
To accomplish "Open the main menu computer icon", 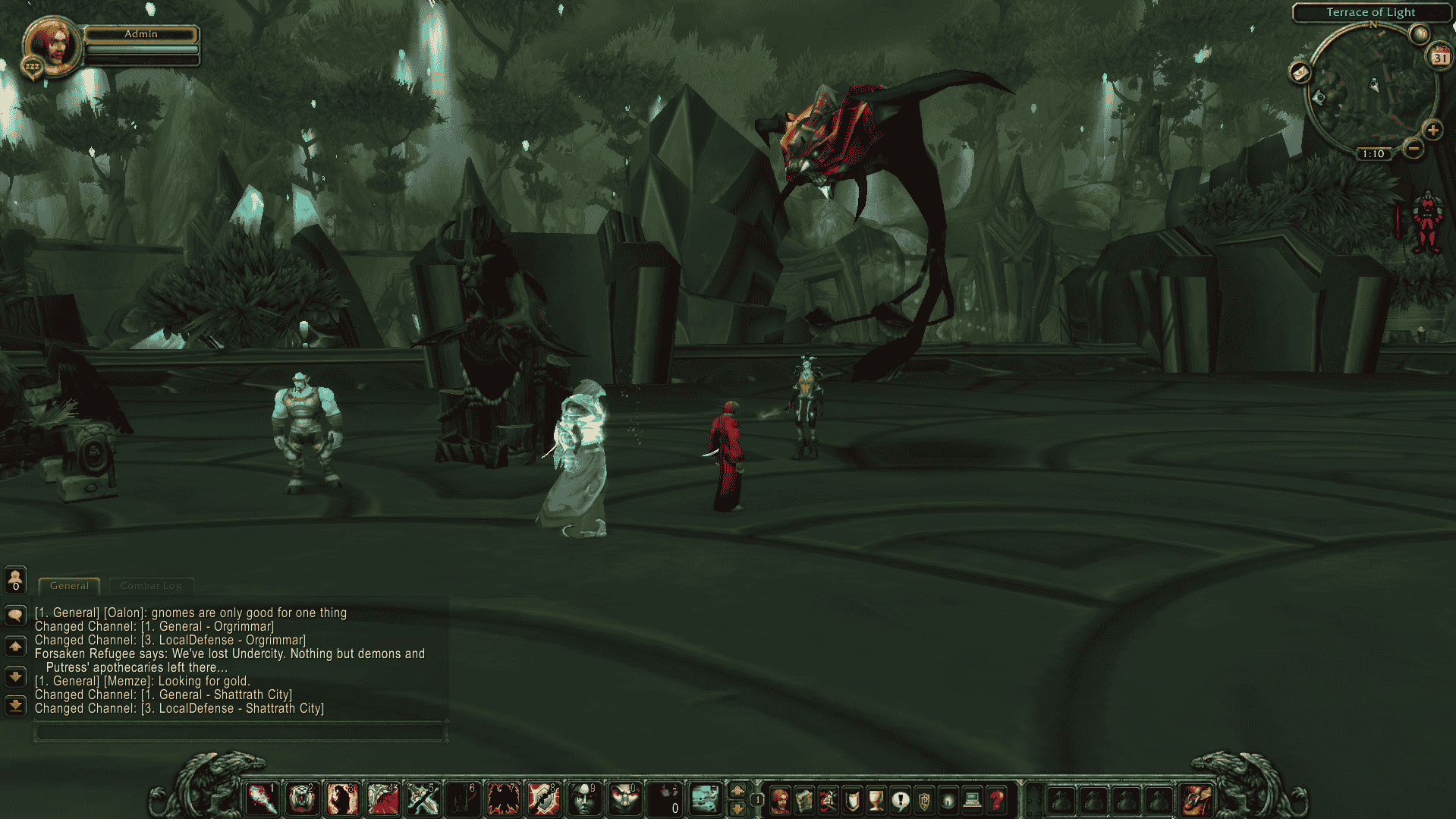I will coord(972,800).
